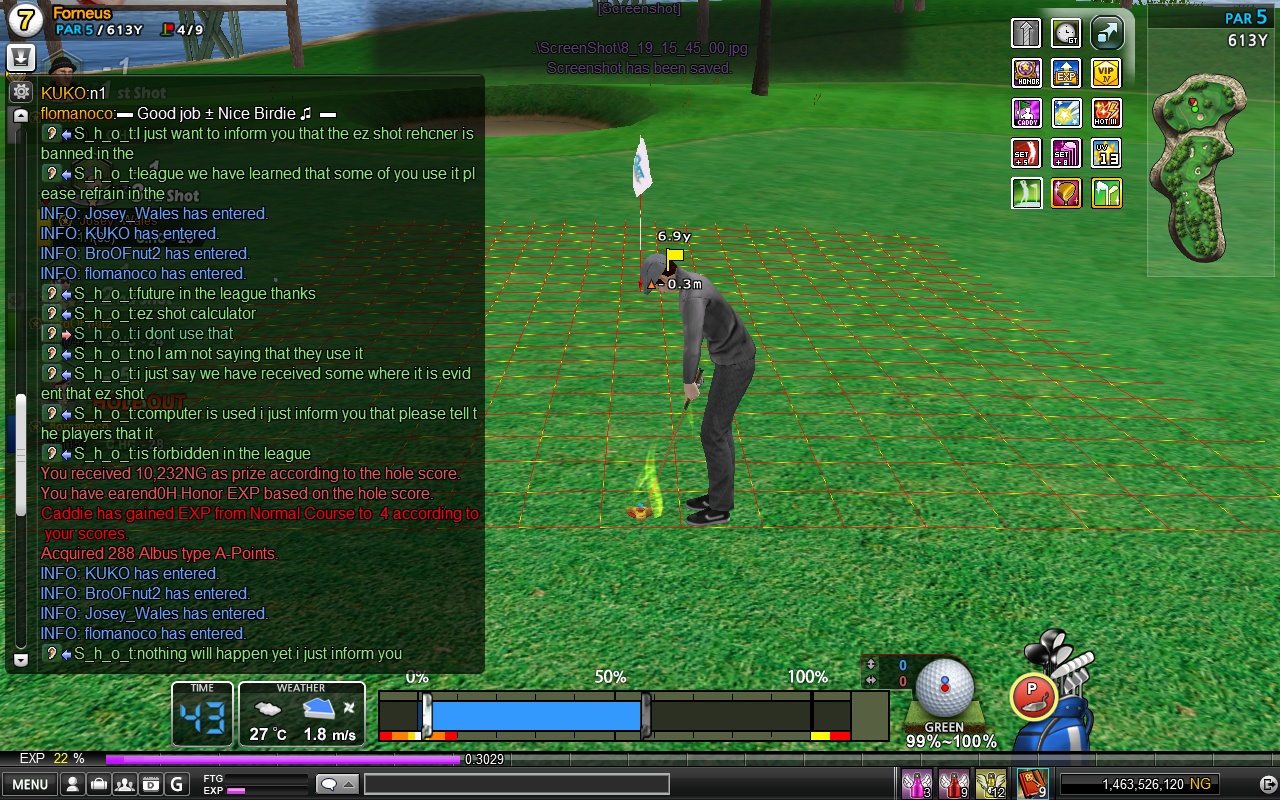Click the exit arrow button
The width and height of the screenshot is (1280, 800).
(x=1267, y=784)
